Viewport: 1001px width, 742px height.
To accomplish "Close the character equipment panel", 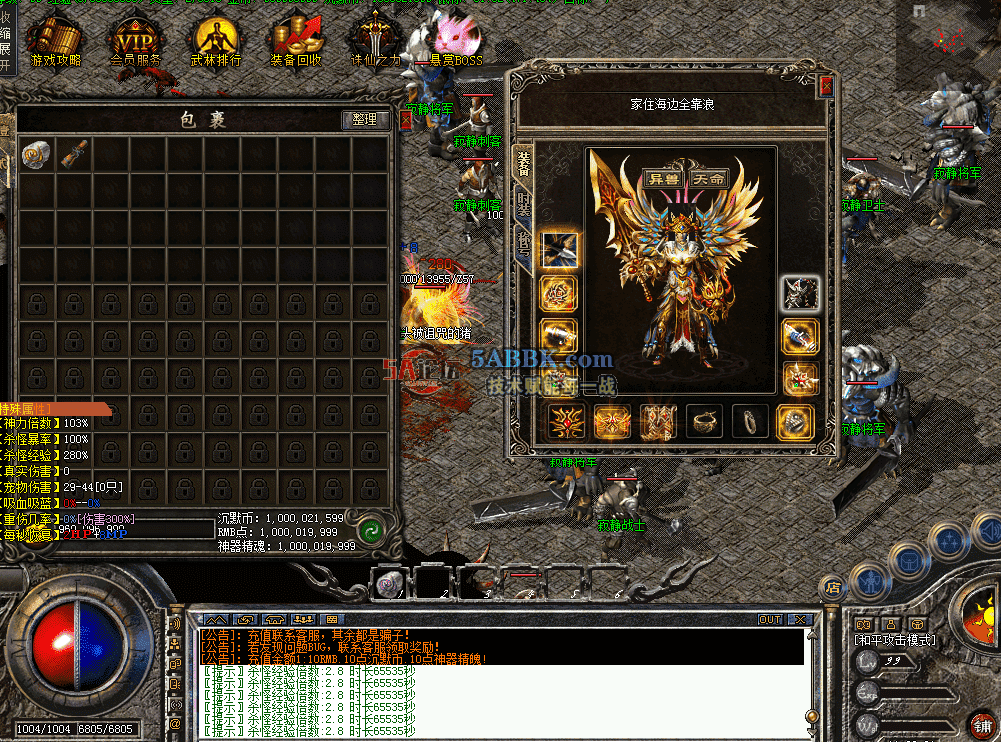I will (x=826, y=86).
